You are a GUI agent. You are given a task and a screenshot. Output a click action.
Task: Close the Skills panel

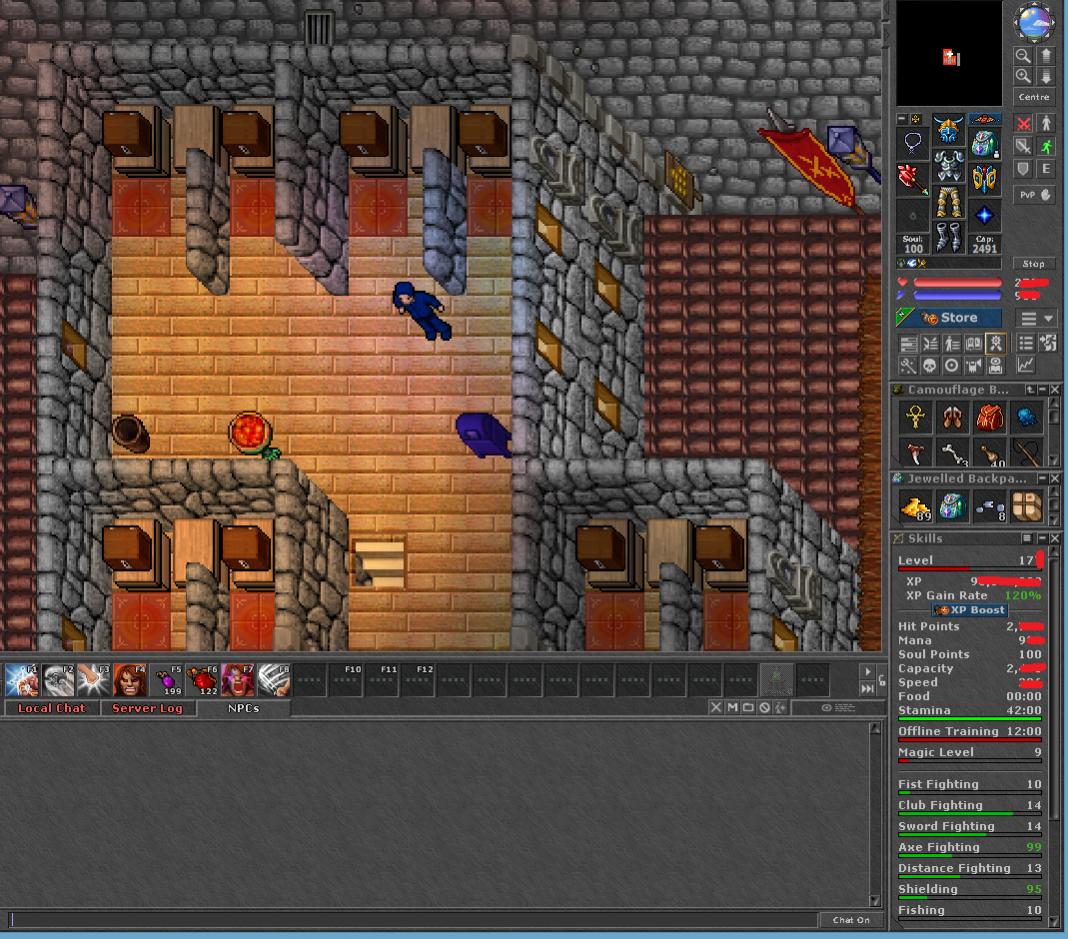[1054, 539]
